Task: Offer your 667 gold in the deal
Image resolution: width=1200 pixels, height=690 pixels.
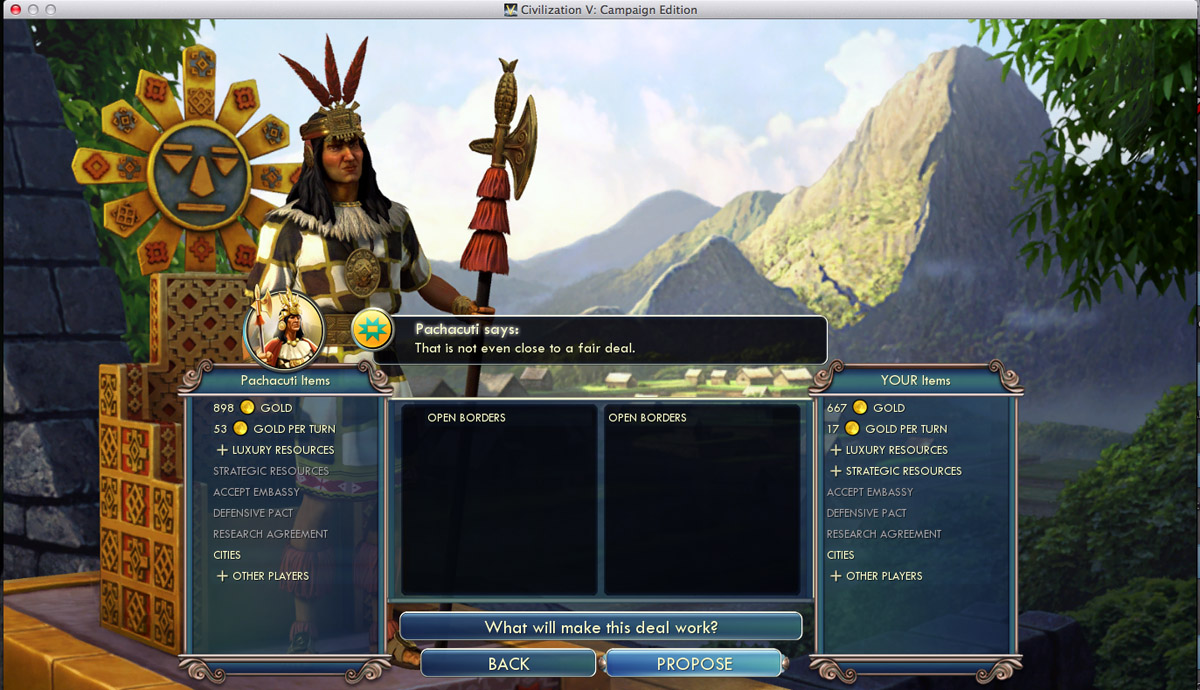Action: [866, 408]
